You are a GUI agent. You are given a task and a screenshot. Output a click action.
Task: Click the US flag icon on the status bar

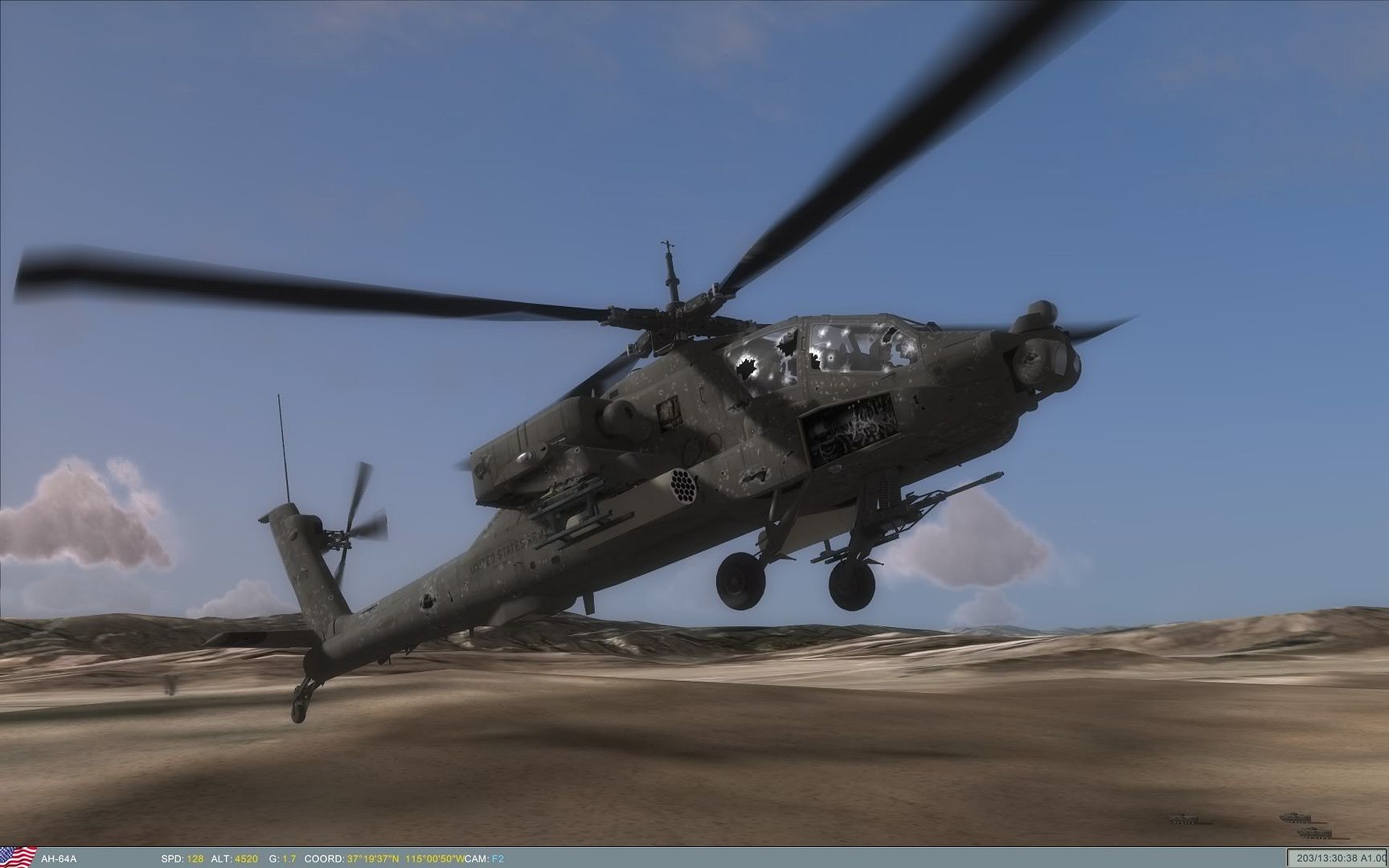(18, 859)
